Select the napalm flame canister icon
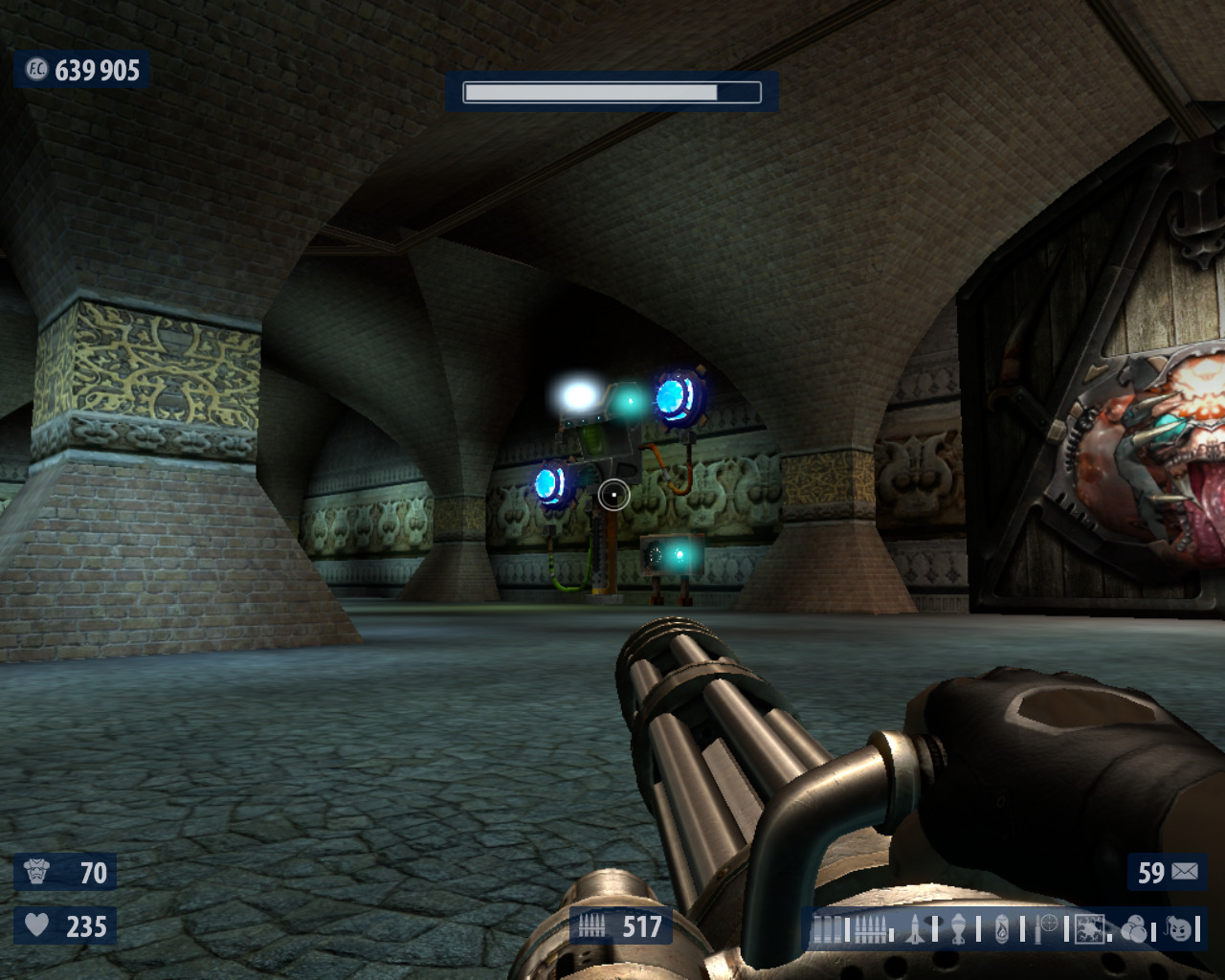 [1002, 929]
